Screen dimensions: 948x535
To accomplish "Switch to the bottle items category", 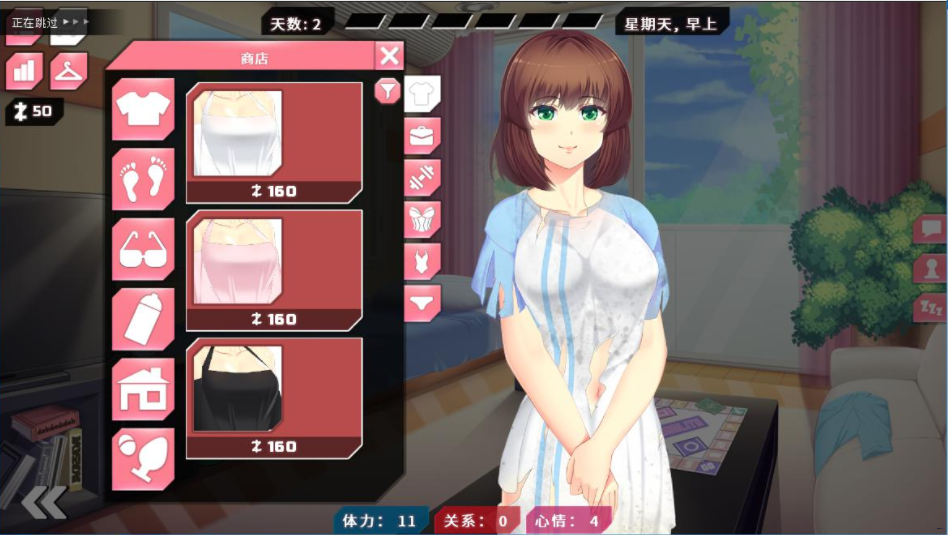I will pos(143,319).
